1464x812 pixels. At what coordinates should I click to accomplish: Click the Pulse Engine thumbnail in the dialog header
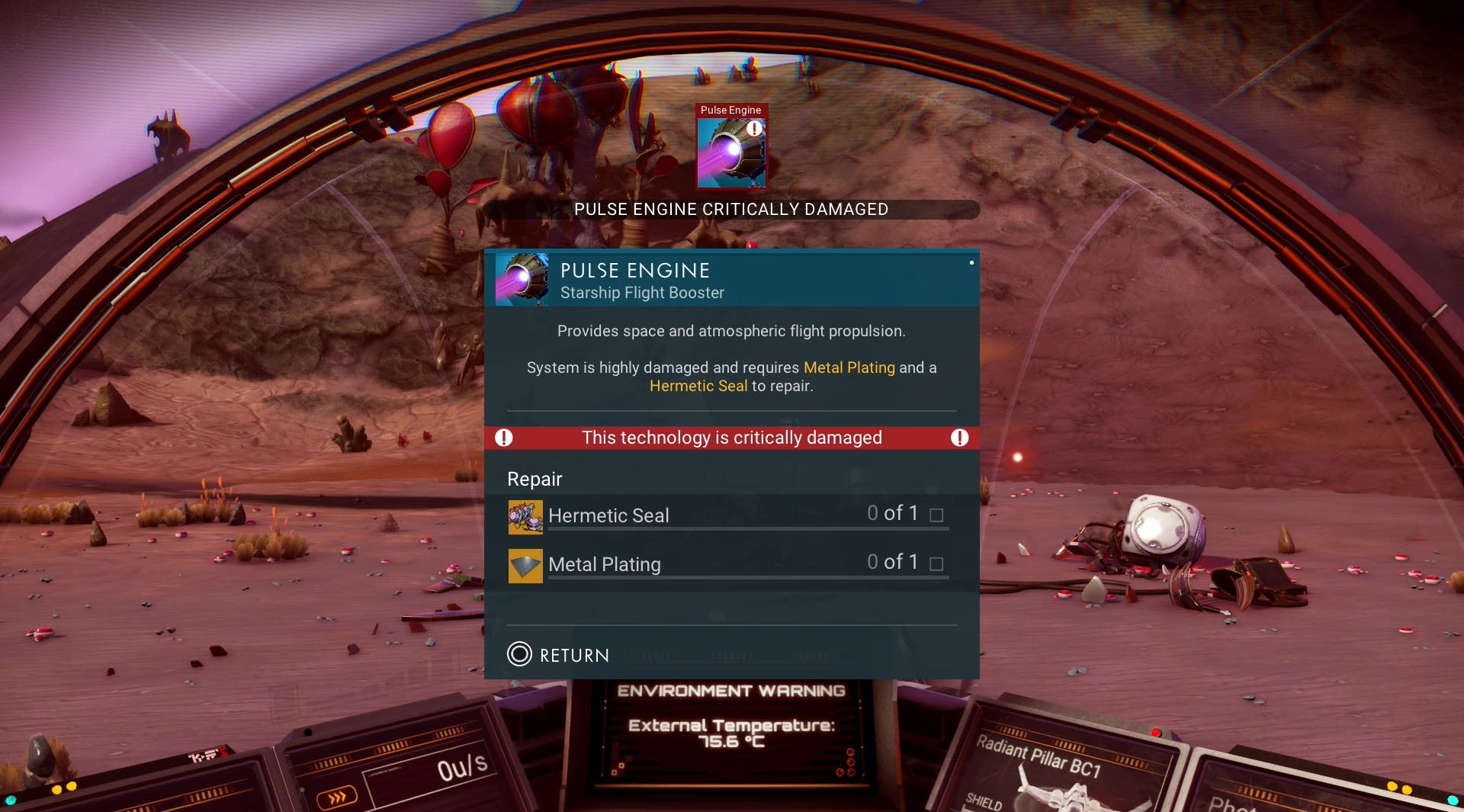click(522, 279)
